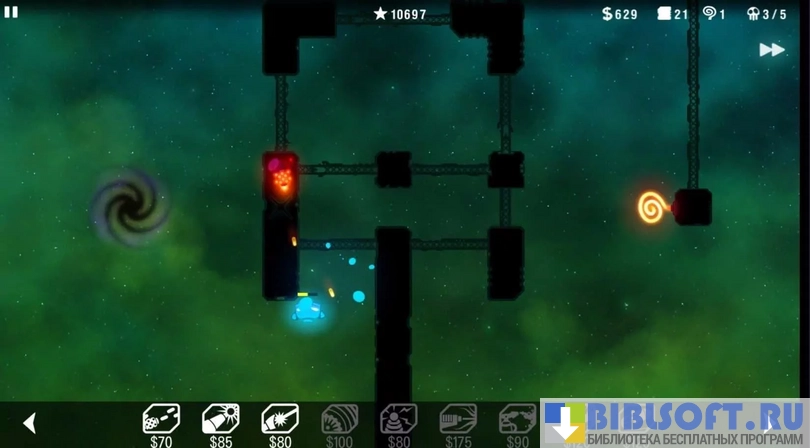Toggle fast-forward speed

771,49
